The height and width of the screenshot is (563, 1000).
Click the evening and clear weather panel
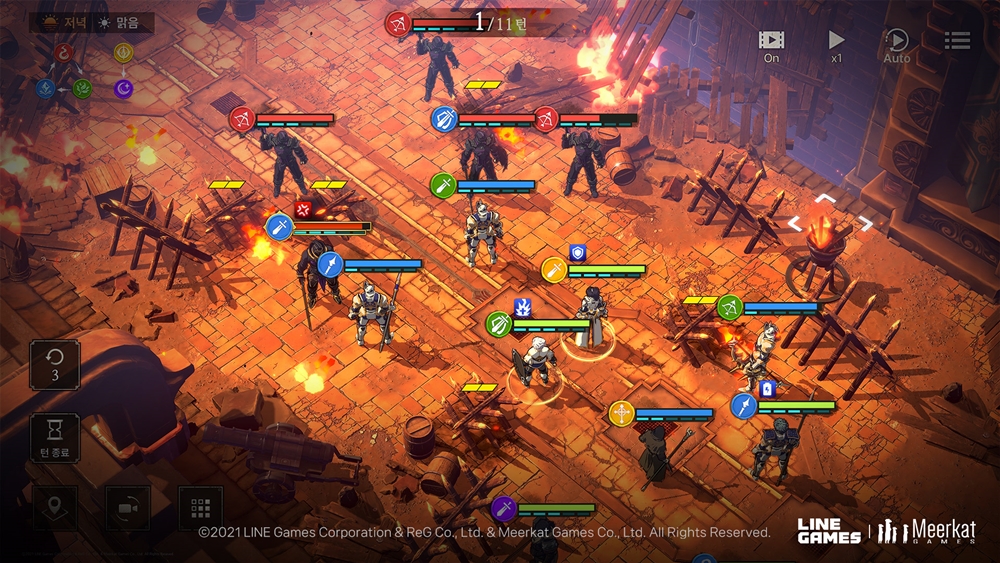[92, 22]
